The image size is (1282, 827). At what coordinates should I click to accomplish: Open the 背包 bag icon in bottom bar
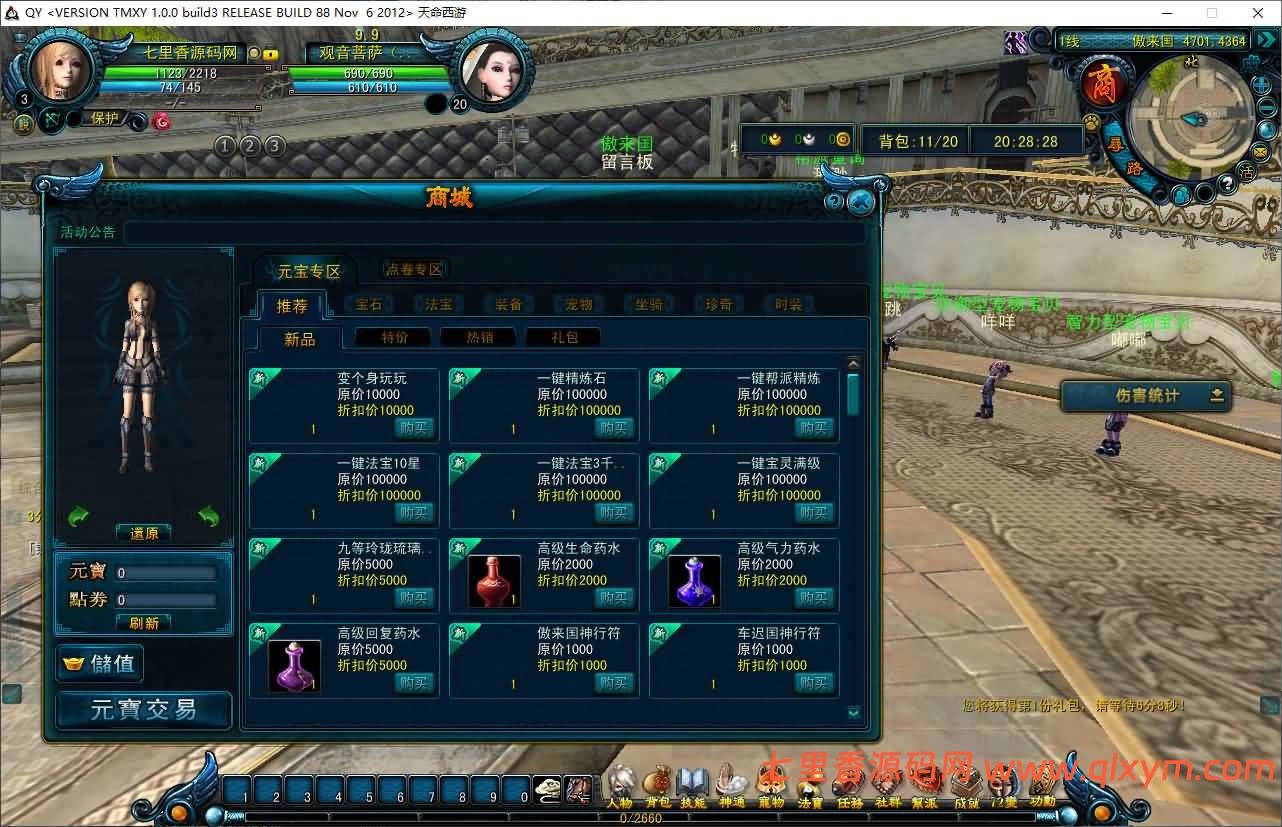click(657, 785)
